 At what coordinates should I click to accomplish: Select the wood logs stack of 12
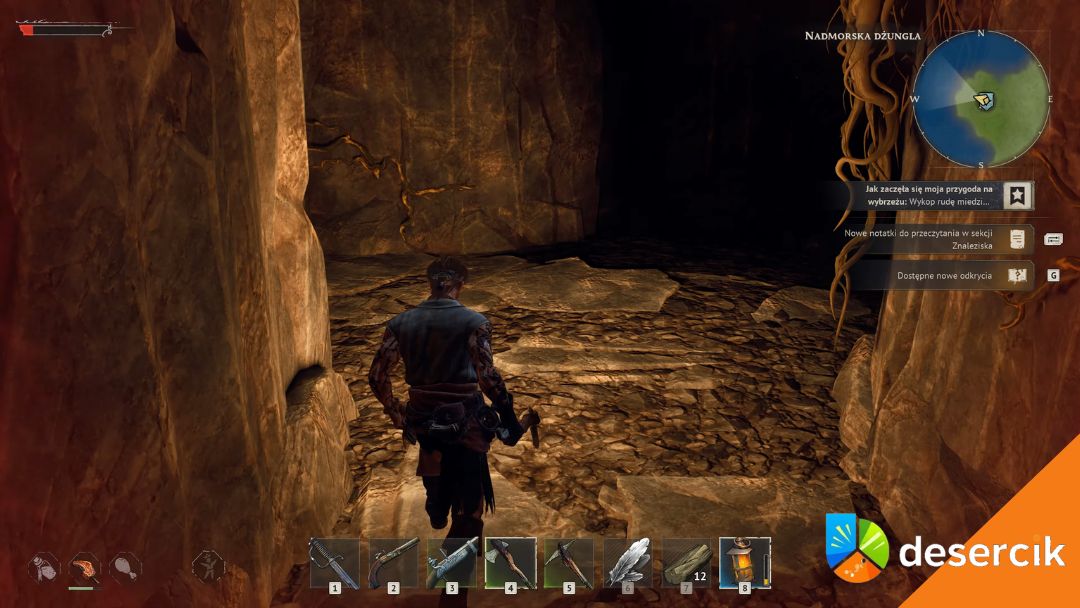[686, 562]
